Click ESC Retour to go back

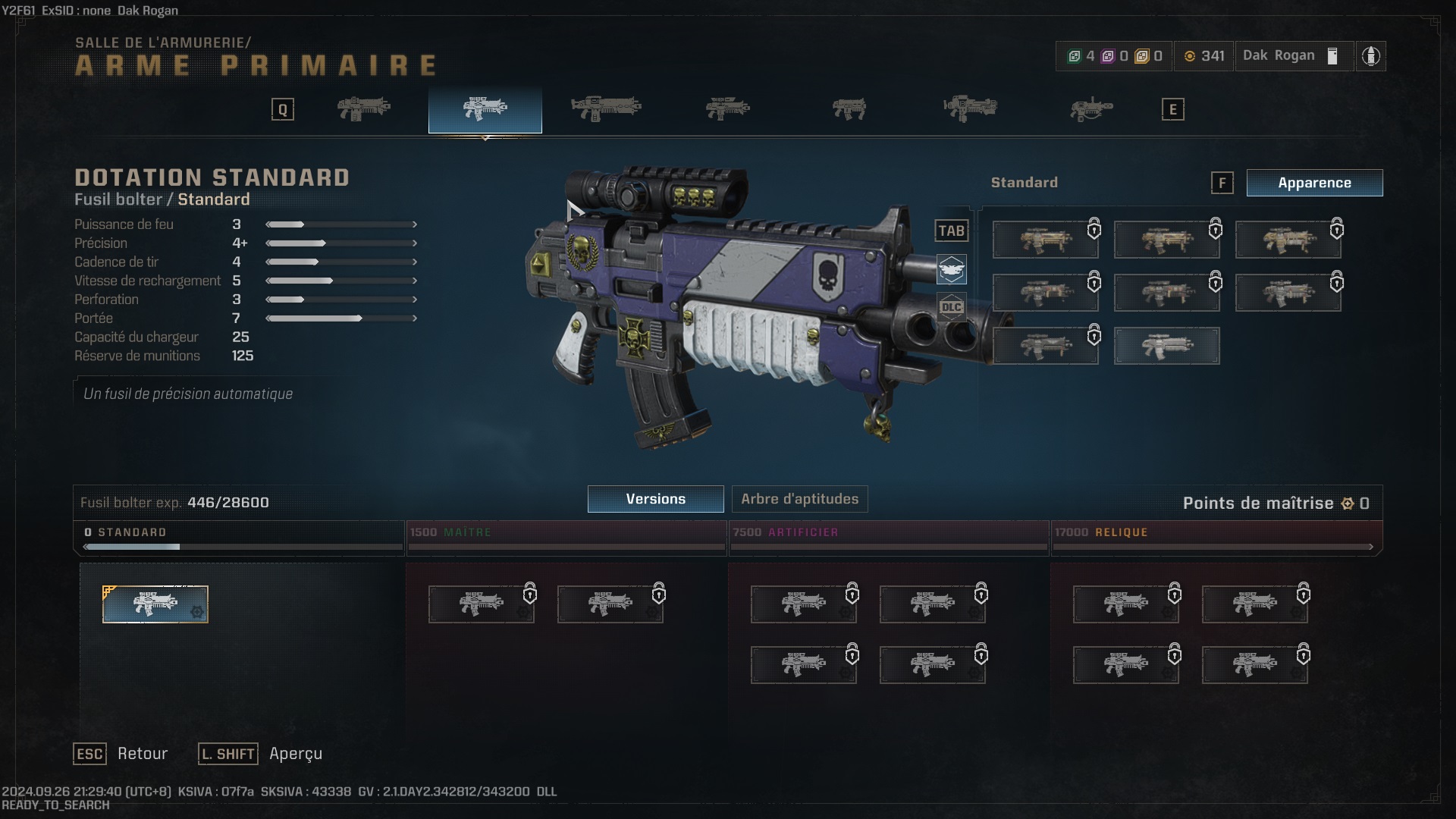coord(121,754)
